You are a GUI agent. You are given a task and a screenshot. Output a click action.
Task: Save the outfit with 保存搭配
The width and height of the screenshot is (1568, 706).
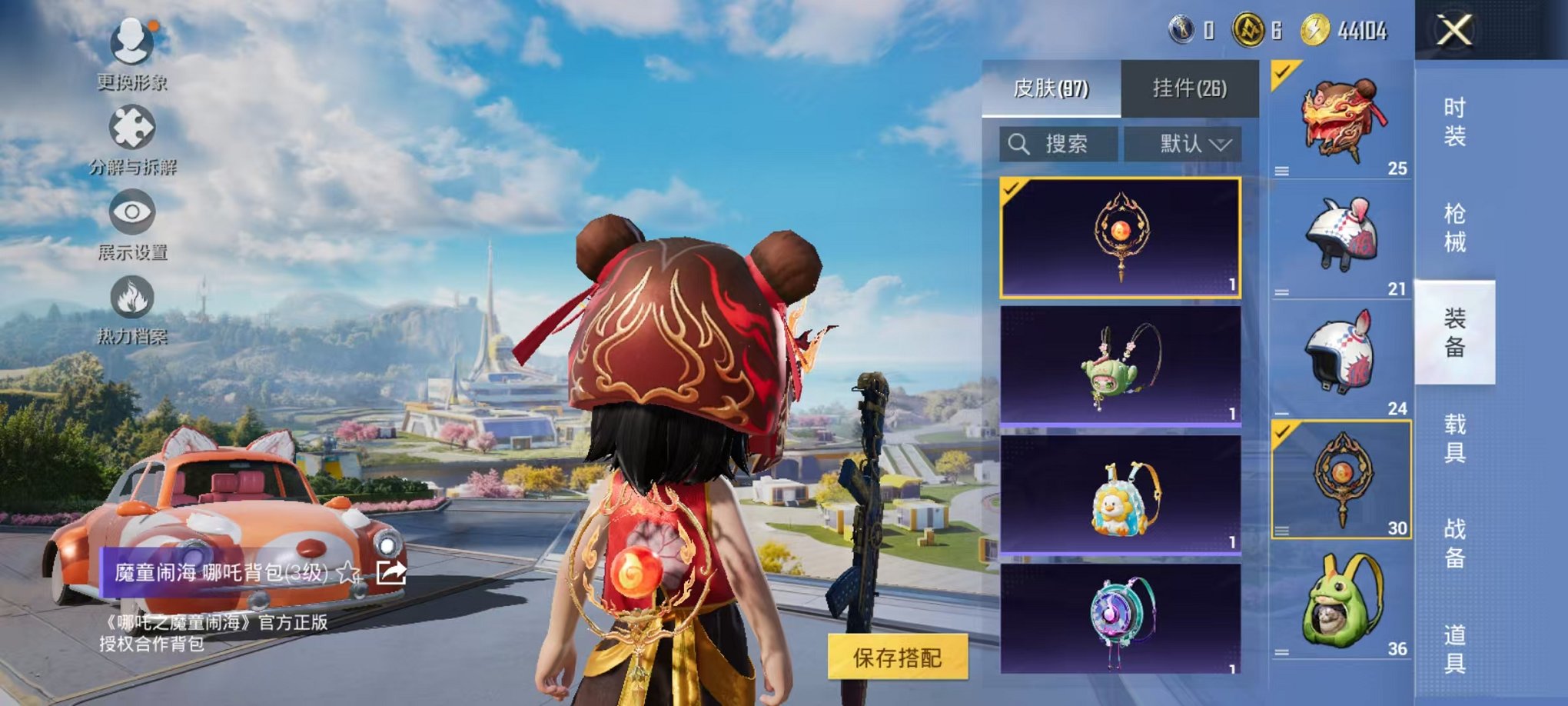click(x=897, y=658)
